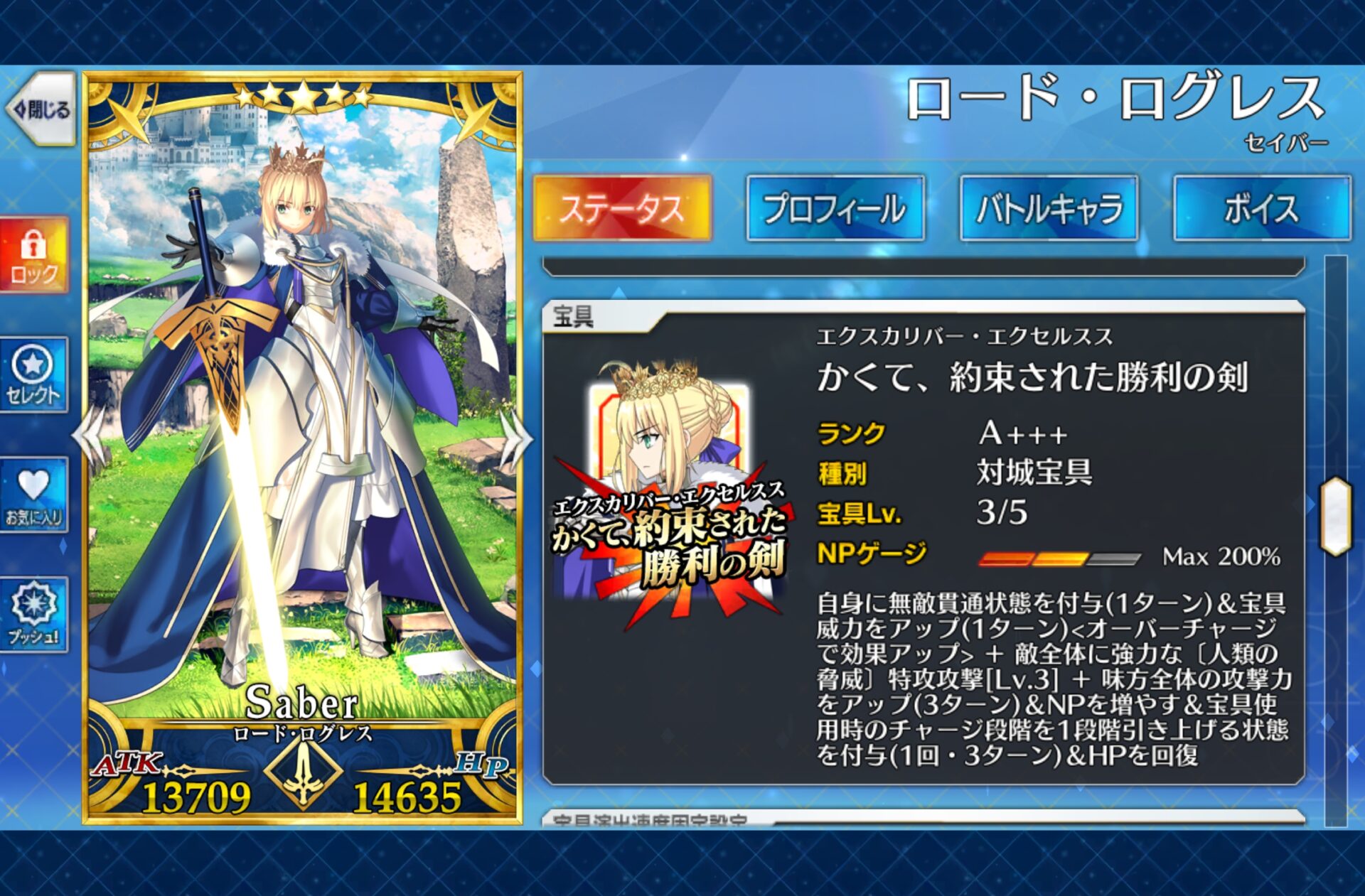Mark servant as favorite with heart button
The image size is (1365, 896).
[x=34, y=495]
